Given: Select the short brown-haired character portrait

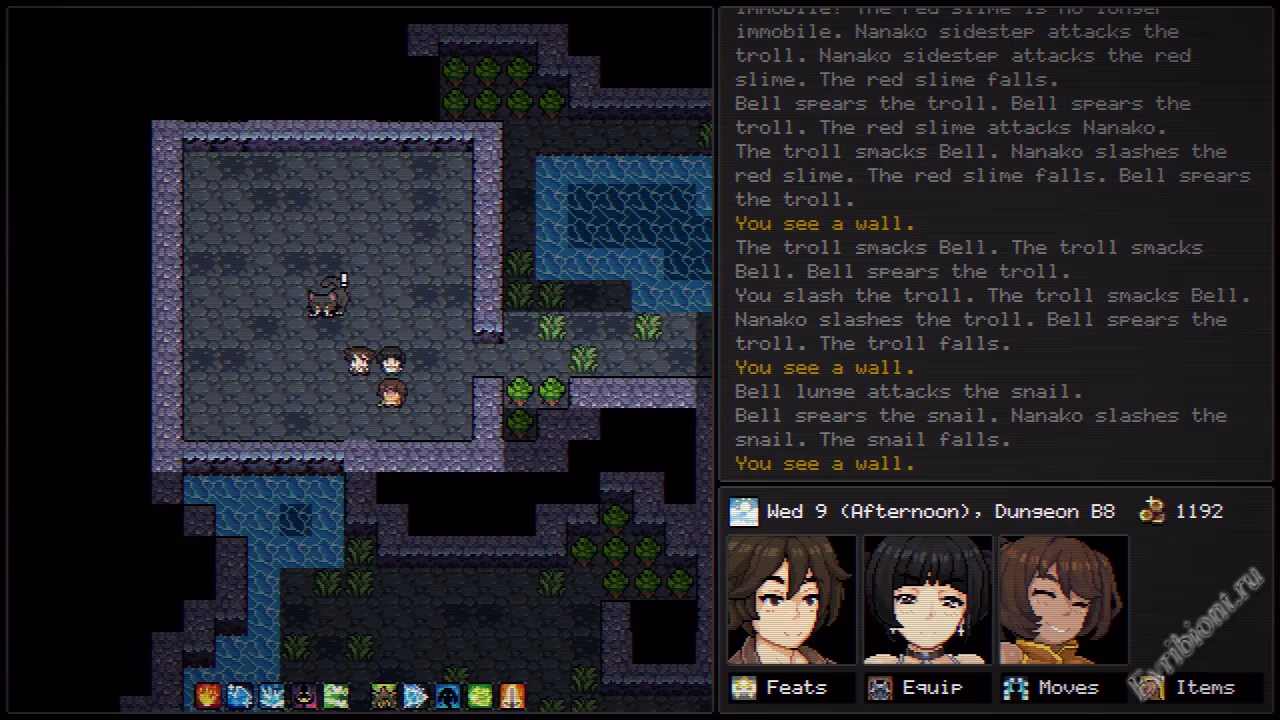Looking at the screenshot, I should coord(791,599).
